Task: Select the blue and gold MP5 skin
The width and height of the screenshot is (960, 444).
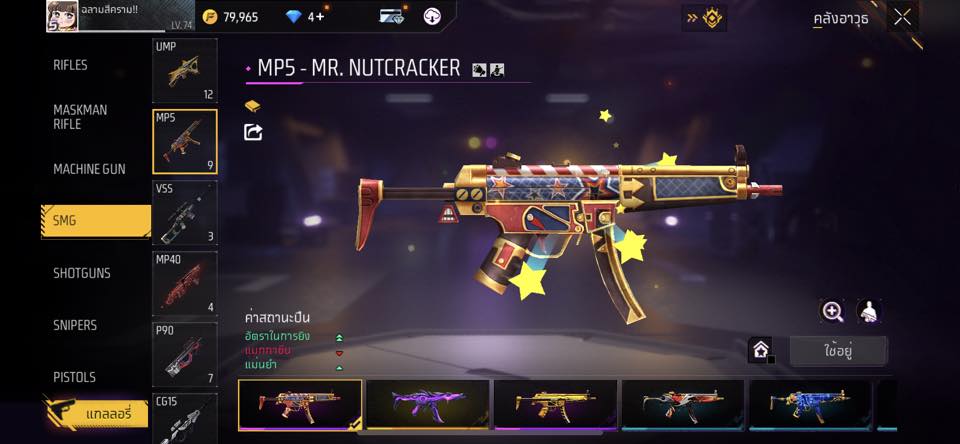Action: [x=810, y=404]
